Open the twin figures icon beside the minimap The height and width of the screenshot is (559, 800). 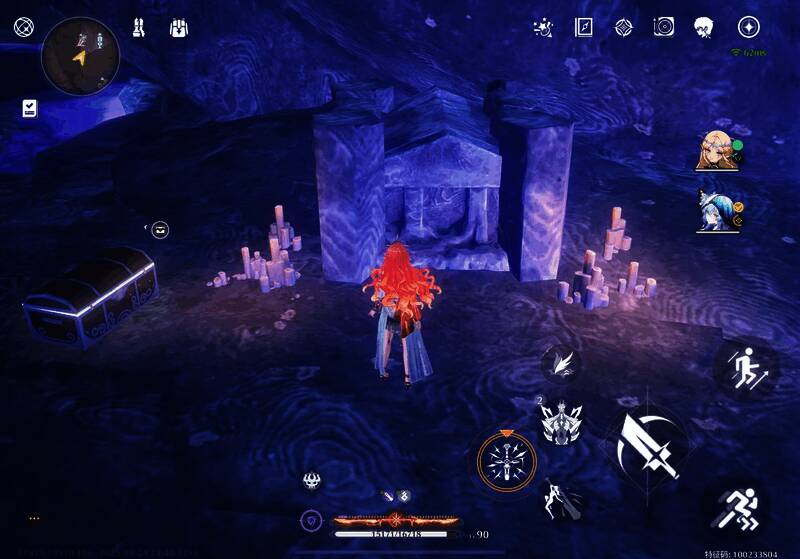138,27
